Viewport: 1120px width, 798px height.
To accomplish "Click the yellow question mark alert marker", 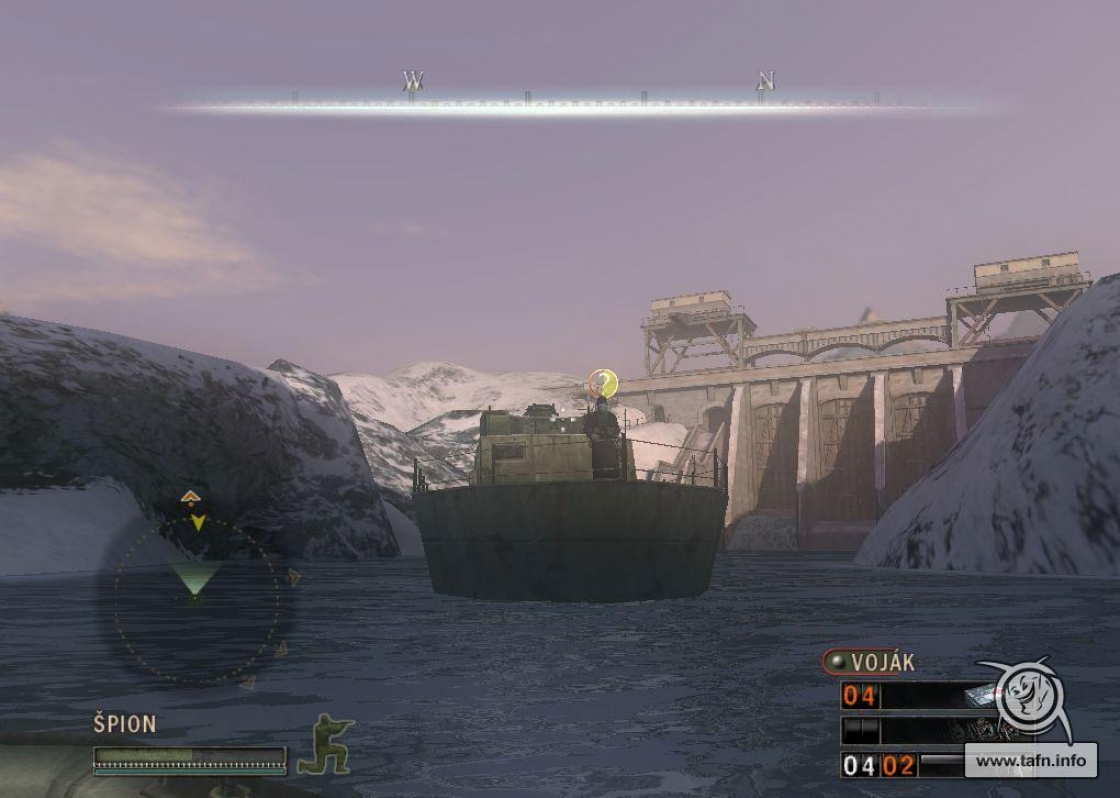I will tap(603, 382).
